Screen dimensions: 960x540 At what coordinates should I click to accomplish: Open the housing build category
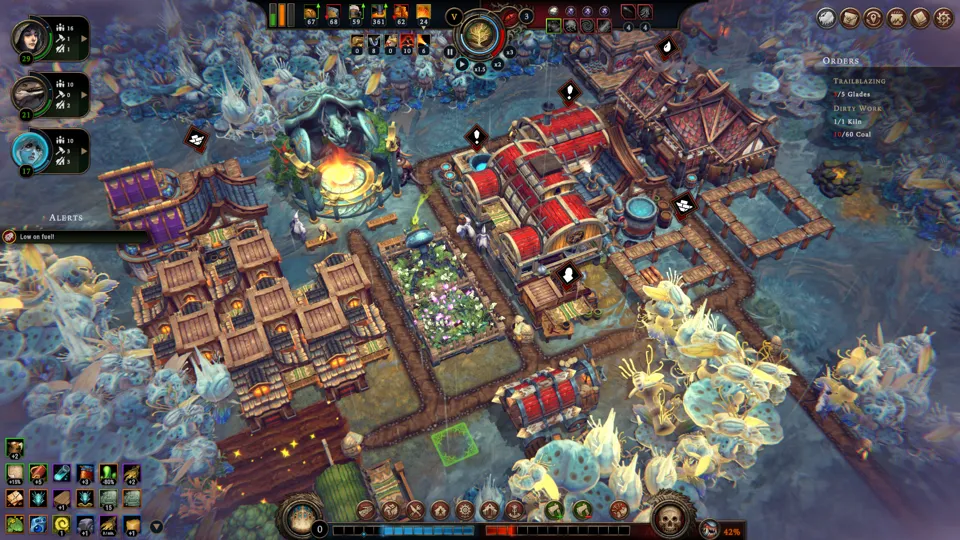click(440, 510)
